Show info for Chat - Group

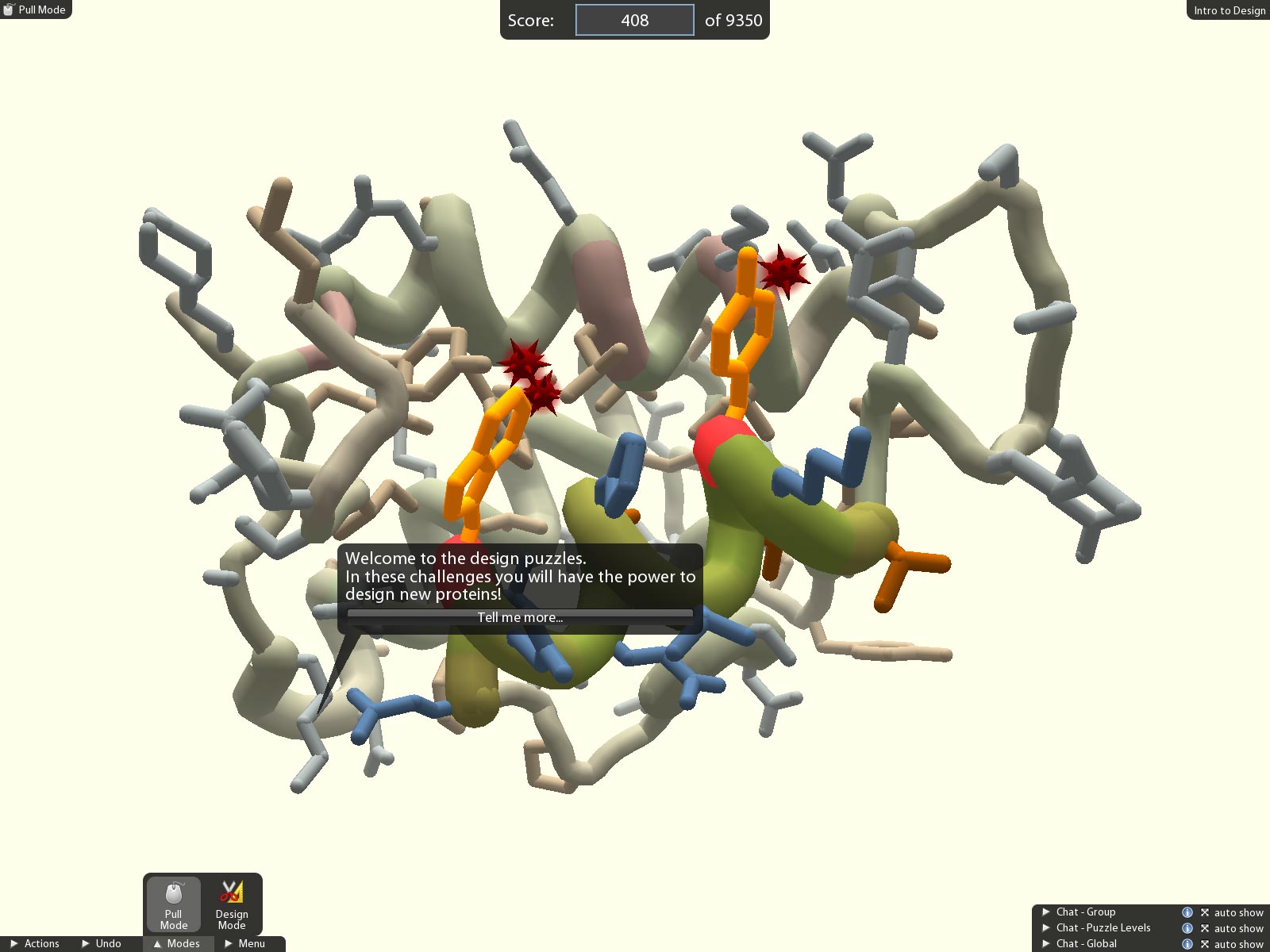(1187, 913)
